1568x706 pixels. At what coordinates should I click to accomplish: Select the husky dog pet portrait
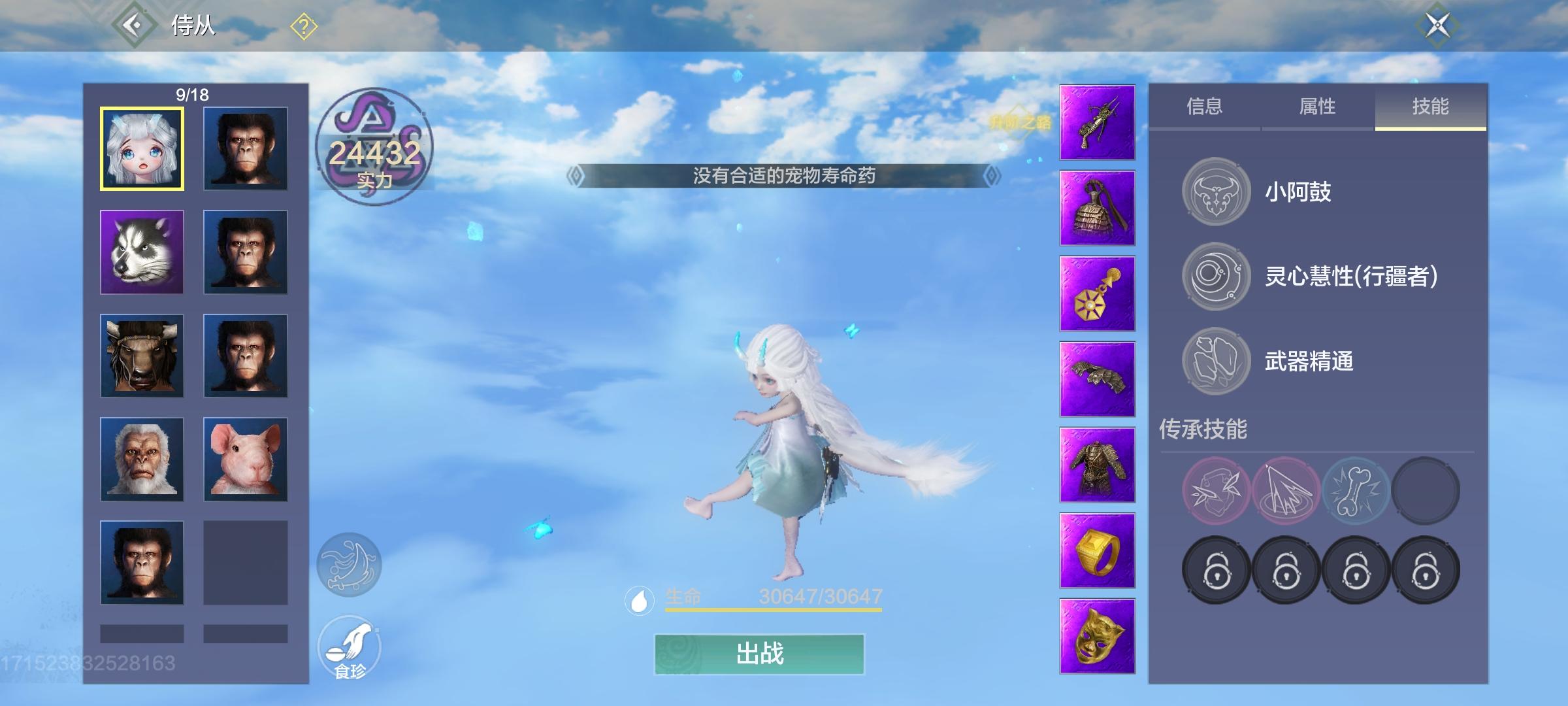pos(141,251)
